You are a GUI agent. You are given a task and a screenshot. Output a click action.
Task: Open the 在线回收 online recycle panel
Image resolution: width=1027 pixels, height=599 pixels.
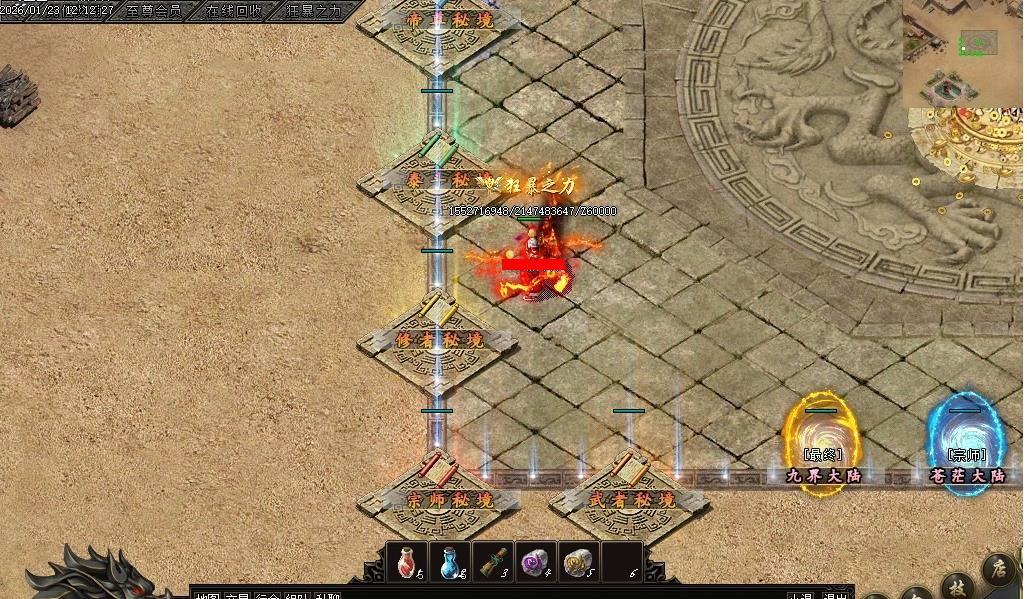click(x=234, y=11)
